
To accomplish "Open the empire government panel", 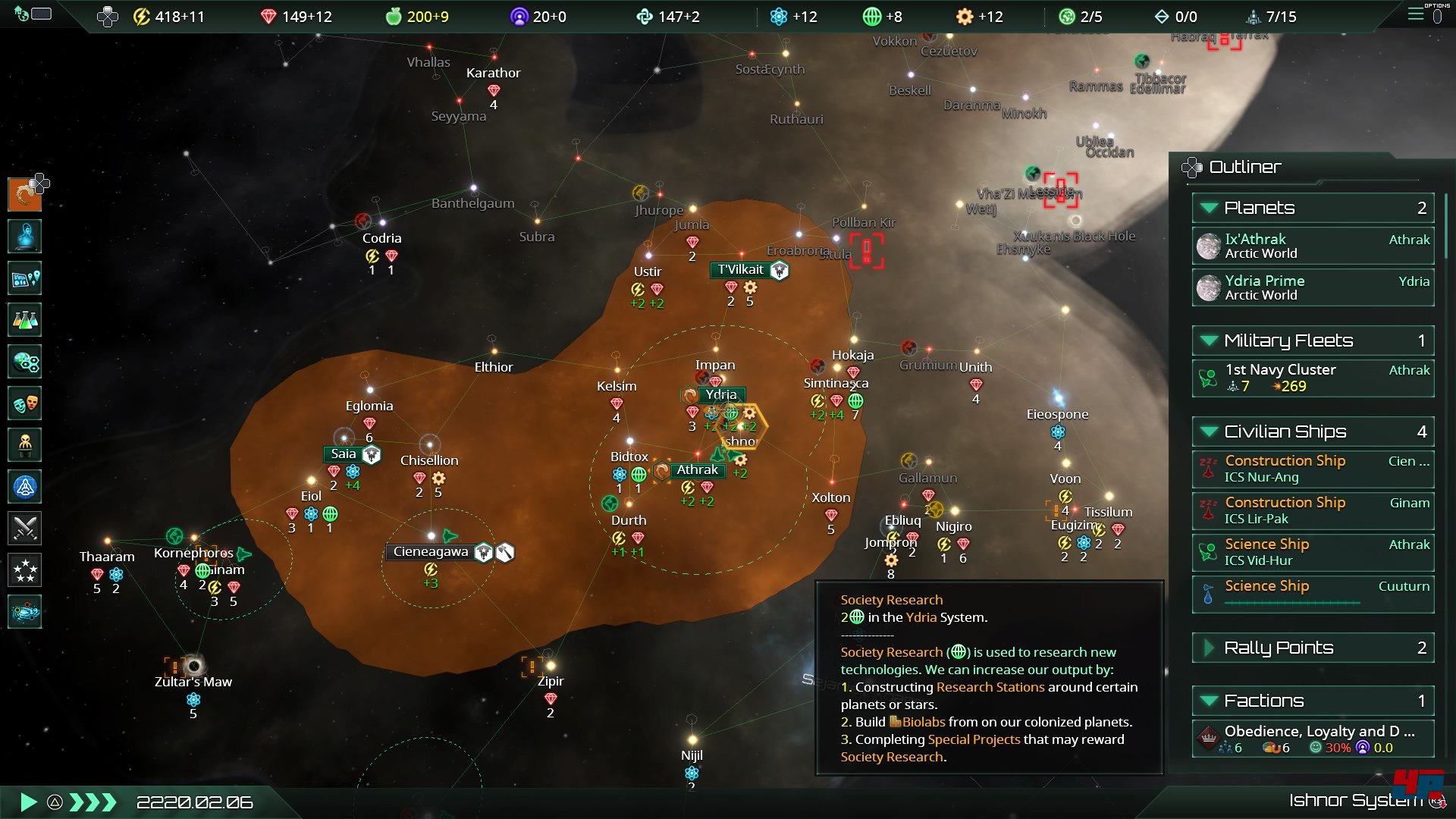I will click(x=24, y=195).
